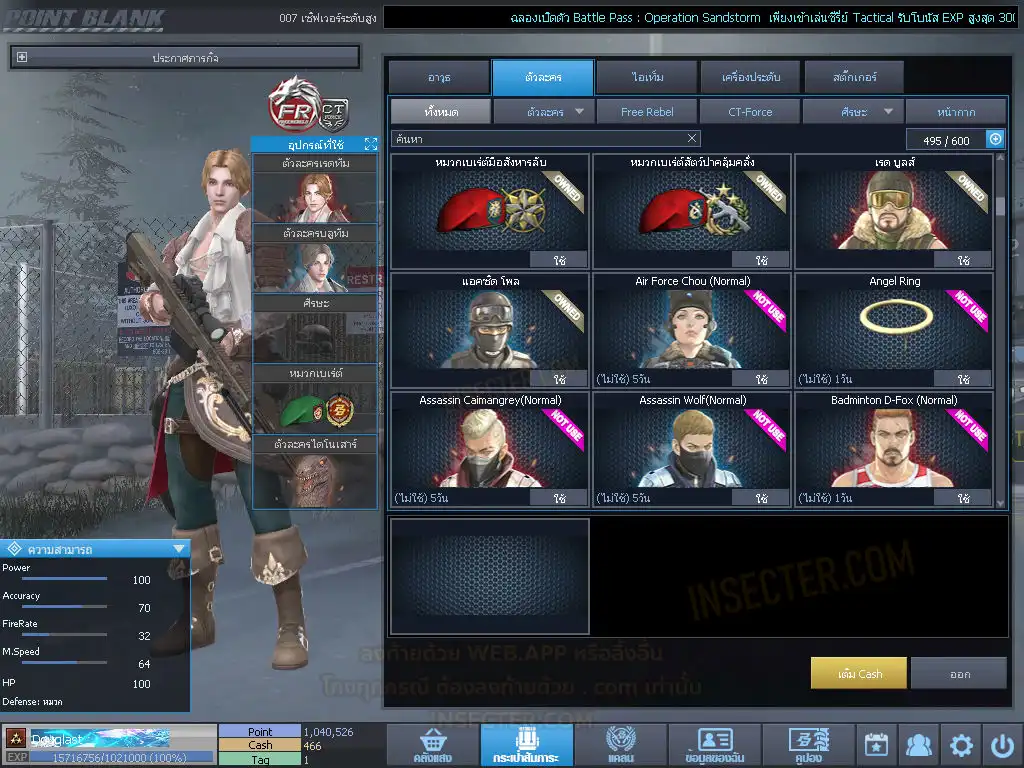This screenshot has width=1024, height=768.
Task: Click the ค้นหา search field
Action: pyautogui.click(x=535, y=138)
